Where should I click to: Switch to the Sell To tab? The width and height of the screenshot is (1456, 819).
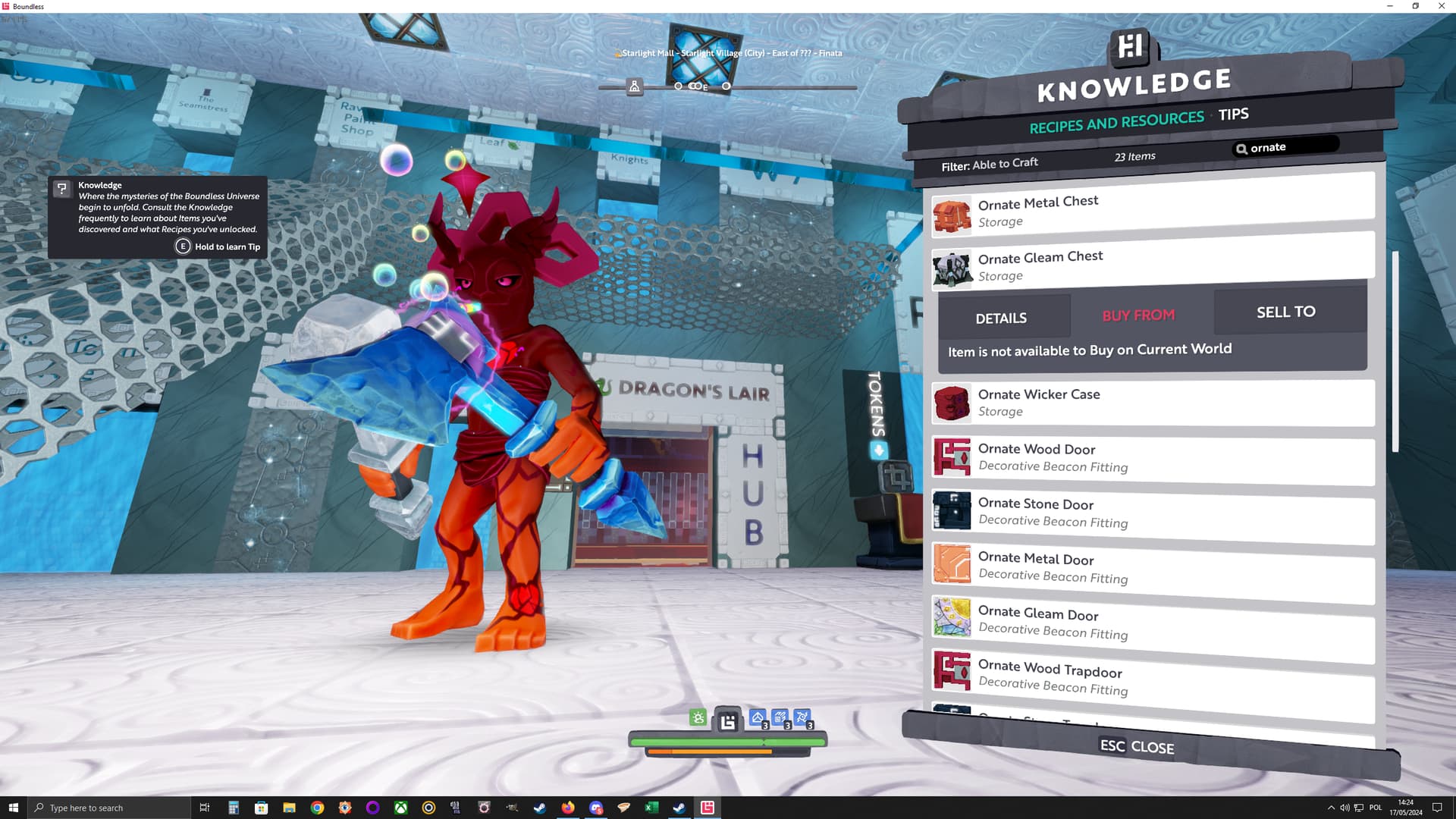pyautogui.click(x=1286, y=312)
